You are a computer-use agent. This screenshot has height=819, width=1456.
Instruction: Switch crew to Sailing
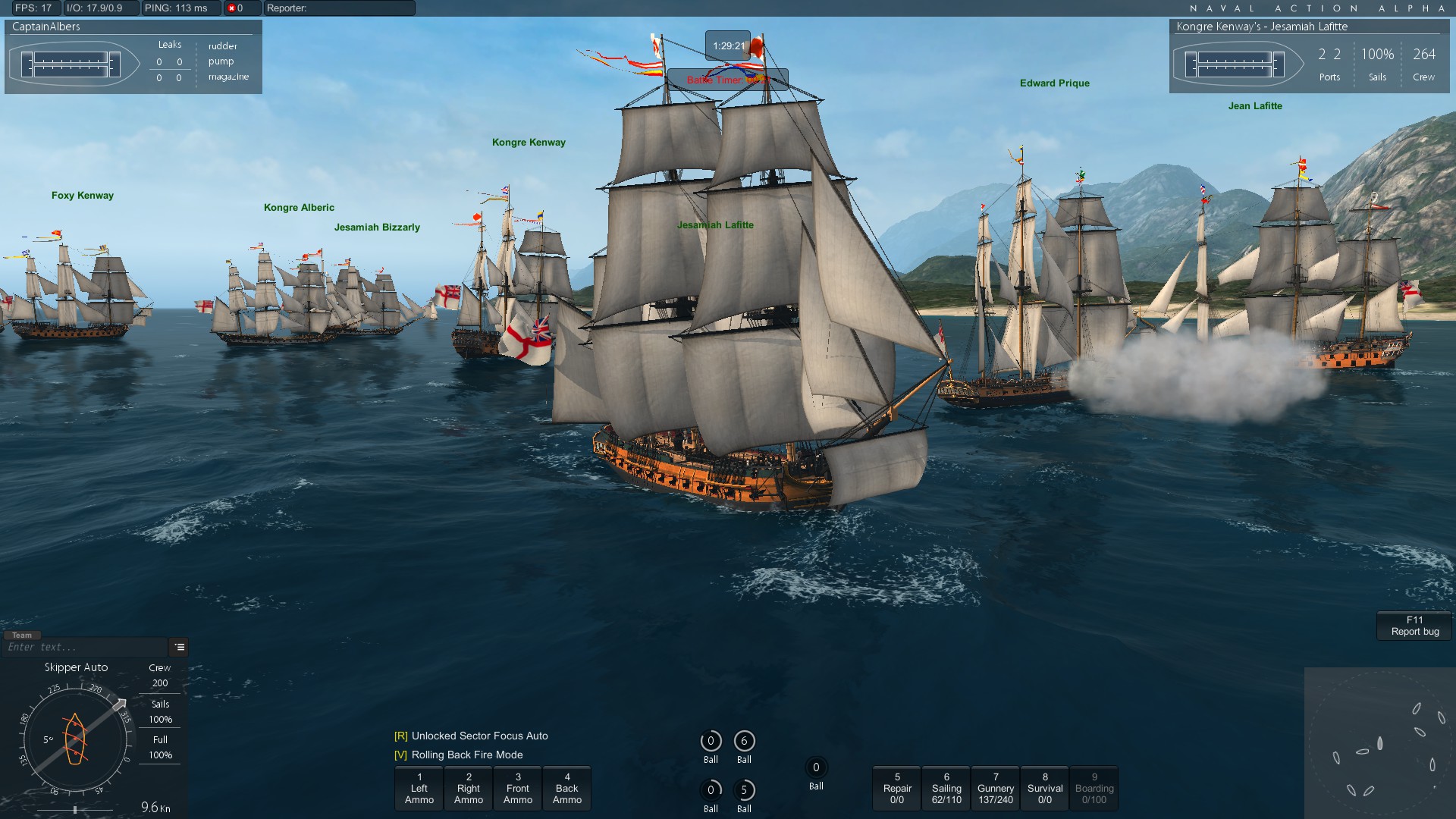point(946,789)
